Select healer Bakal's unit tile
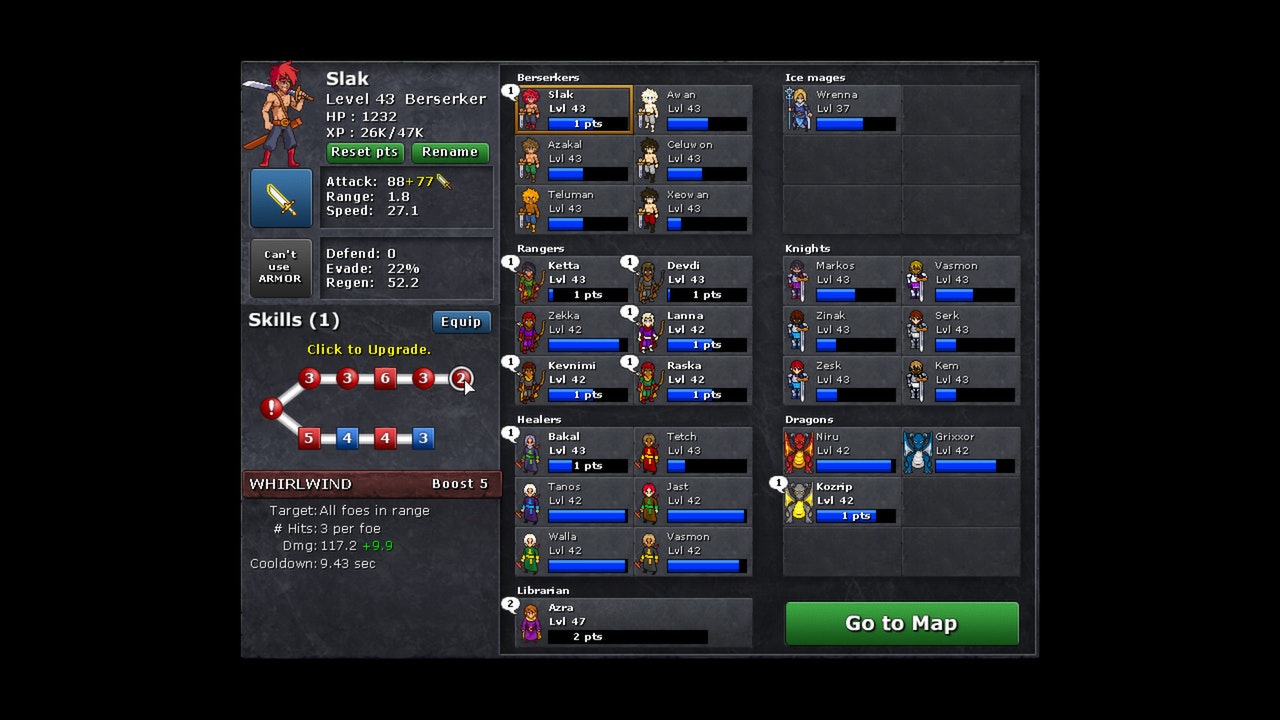Viewport: 1280px width, 720px height. (x=574, y=451)
